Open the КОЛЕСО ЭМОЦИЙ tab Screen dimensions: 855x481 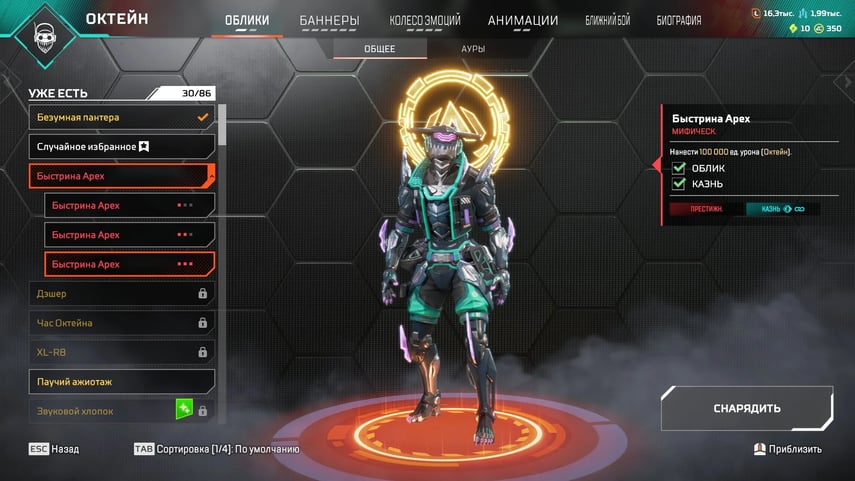coord(425,20)
